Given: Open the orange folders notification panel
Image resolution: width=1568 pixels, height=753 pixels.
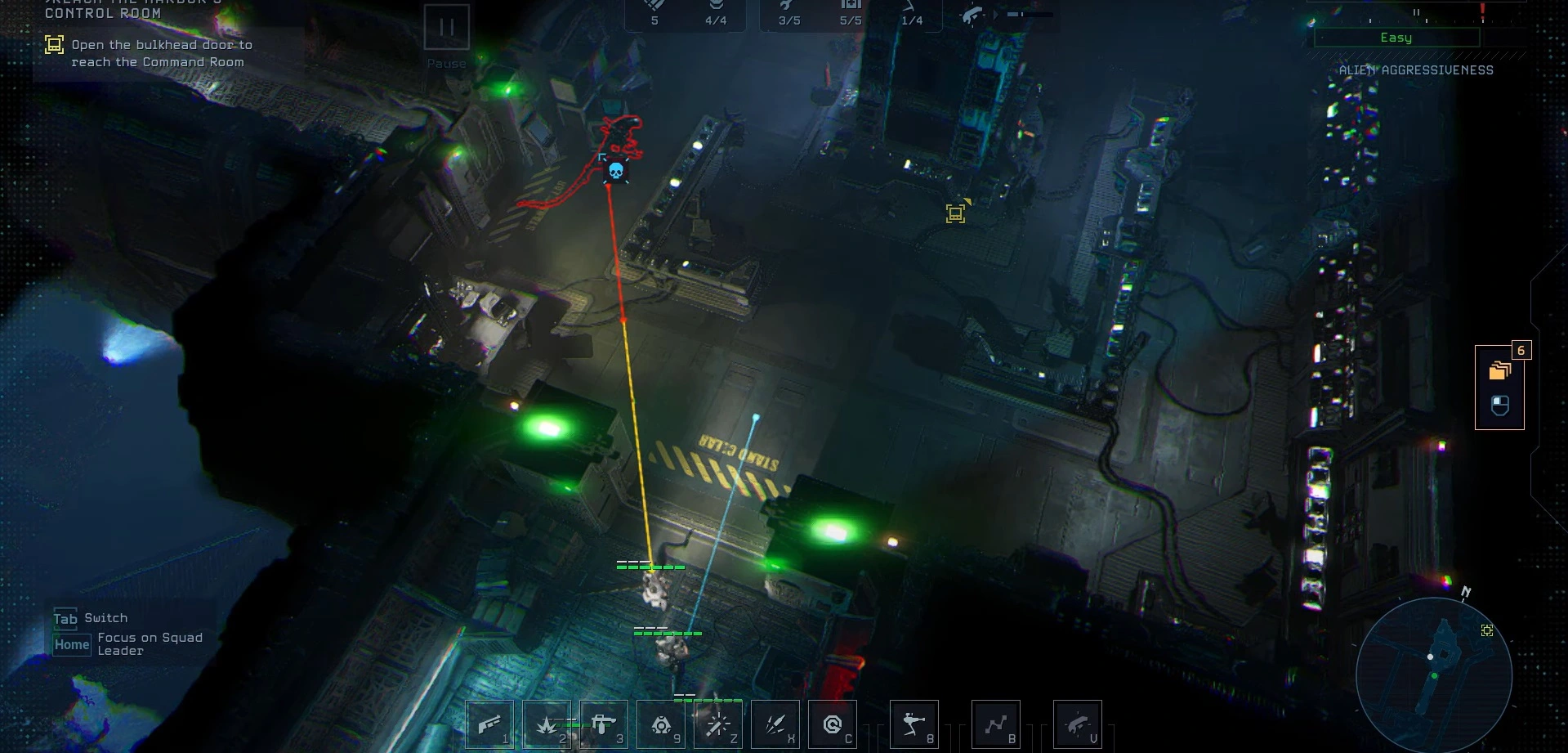Looking at the screenshot, I should point(1499,370).
